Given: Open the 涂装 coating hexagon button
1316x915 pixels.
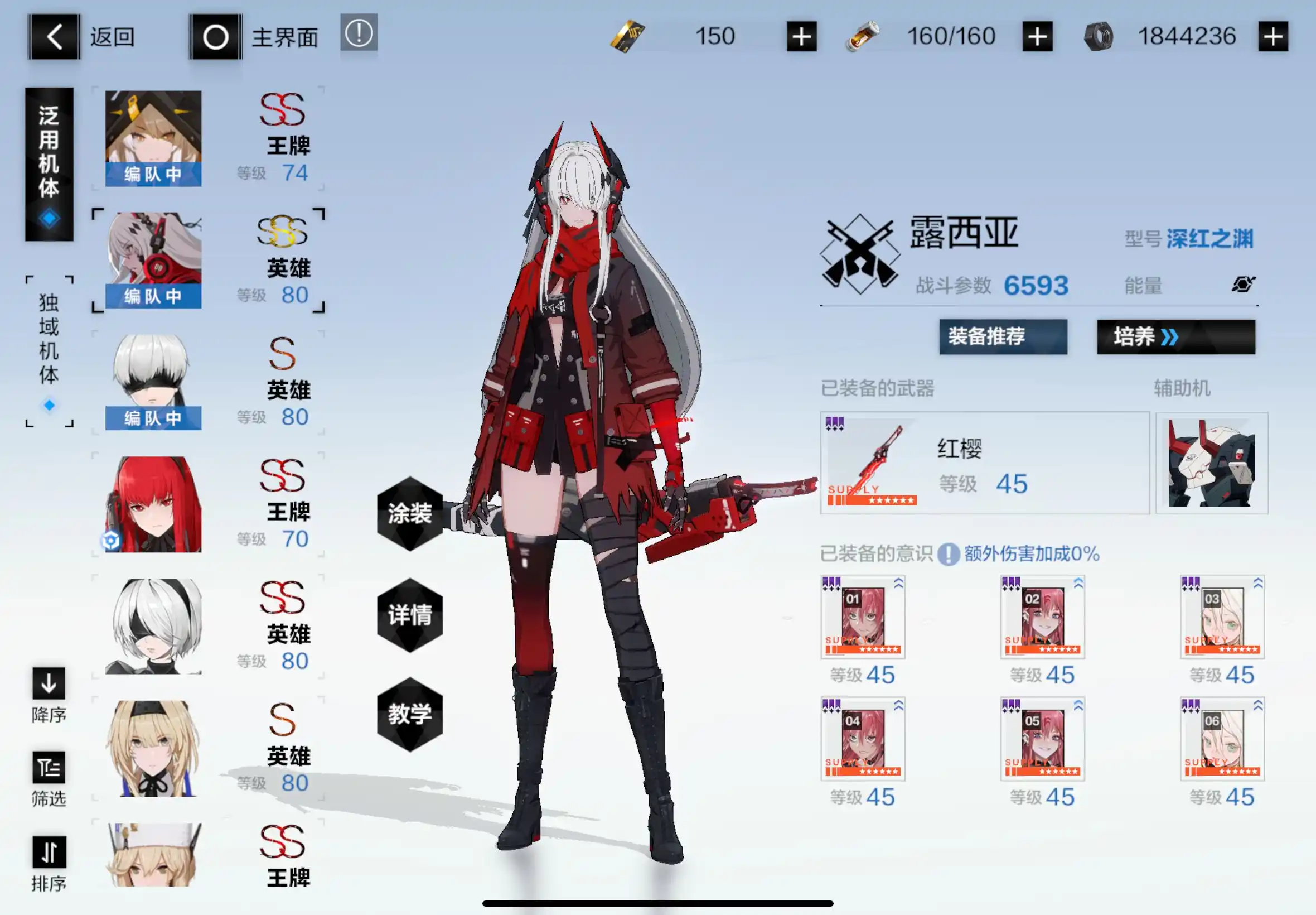Looking at the screenshot, I should coord(410,513).
